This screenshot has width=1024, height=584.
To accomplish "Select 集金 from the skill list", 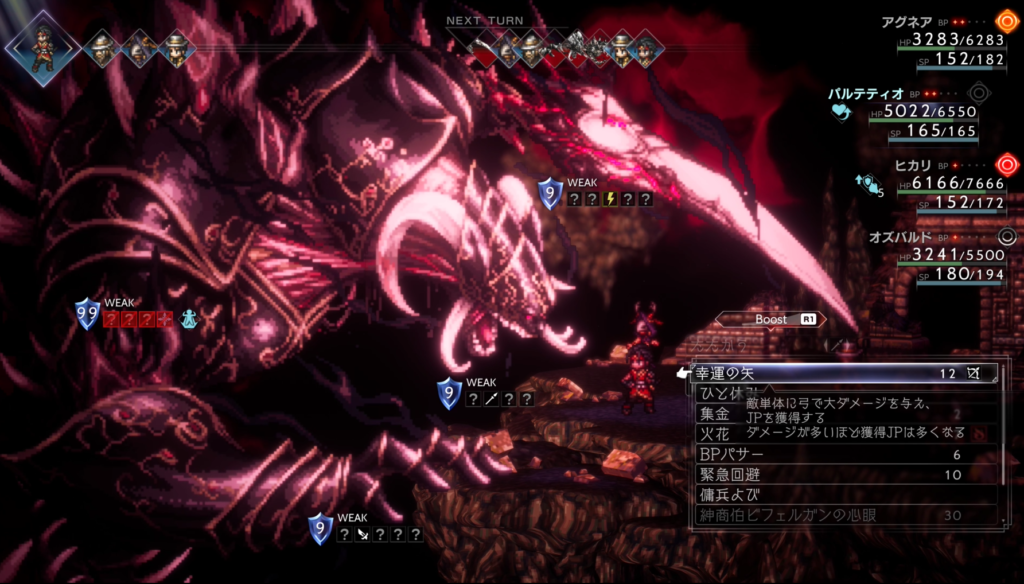I will pos(715,414).
